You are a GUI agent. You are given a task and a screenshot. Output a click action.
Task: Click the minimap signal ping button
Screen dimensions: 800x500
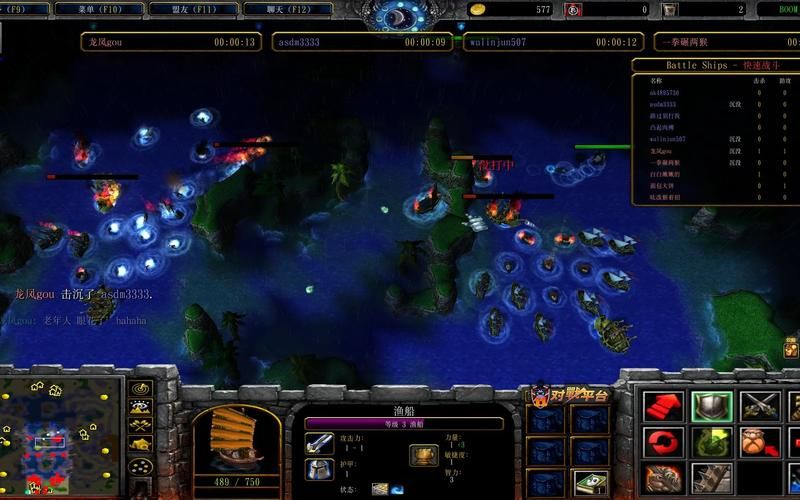pos(140,389)
